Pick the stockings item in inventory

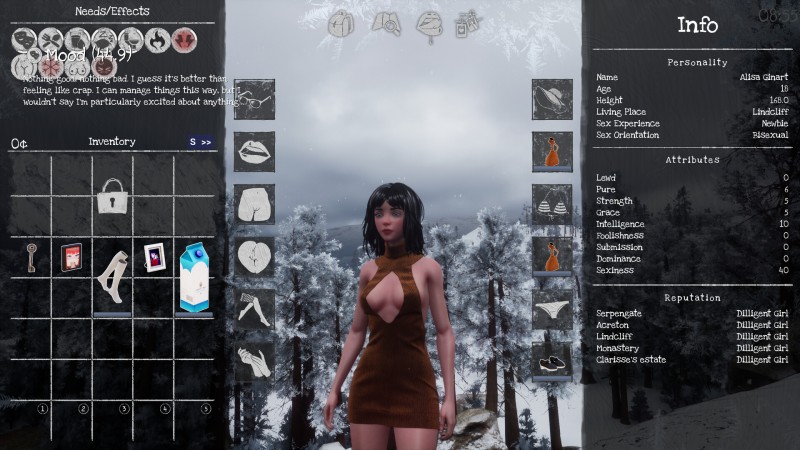point(112,275)
